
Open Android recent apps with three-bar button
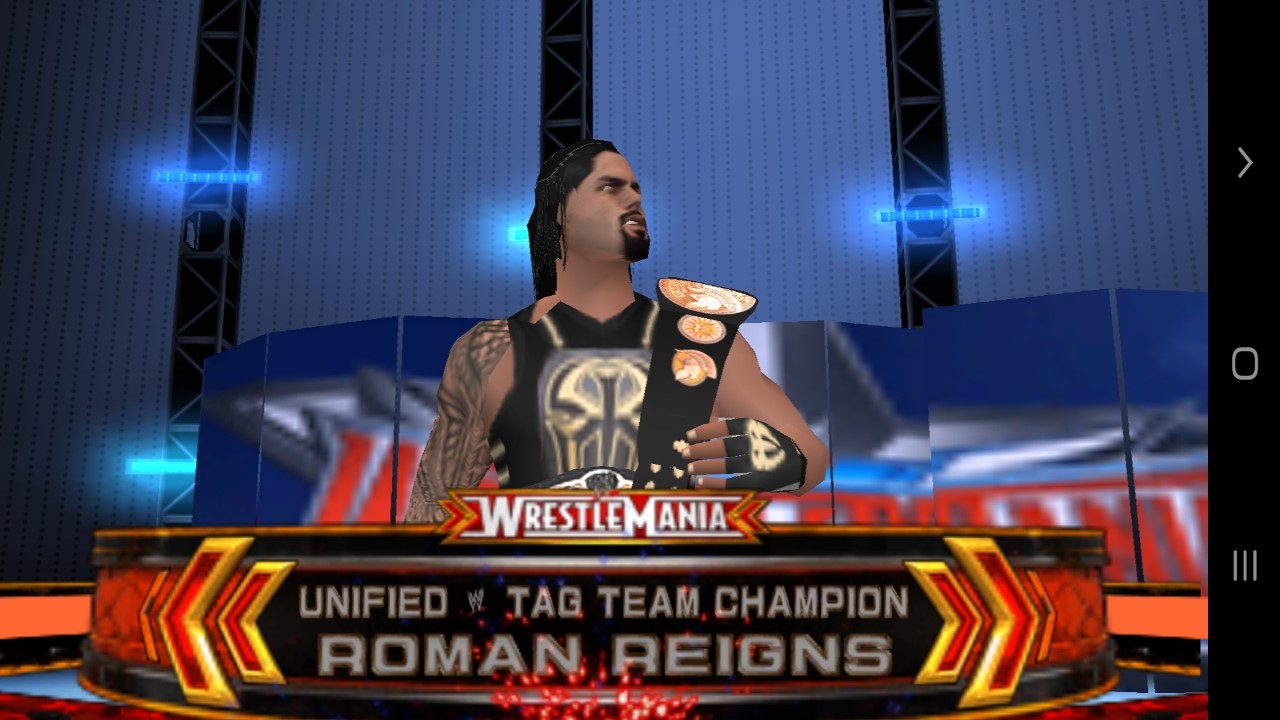pyautogui.click(x=1244, y=565)
